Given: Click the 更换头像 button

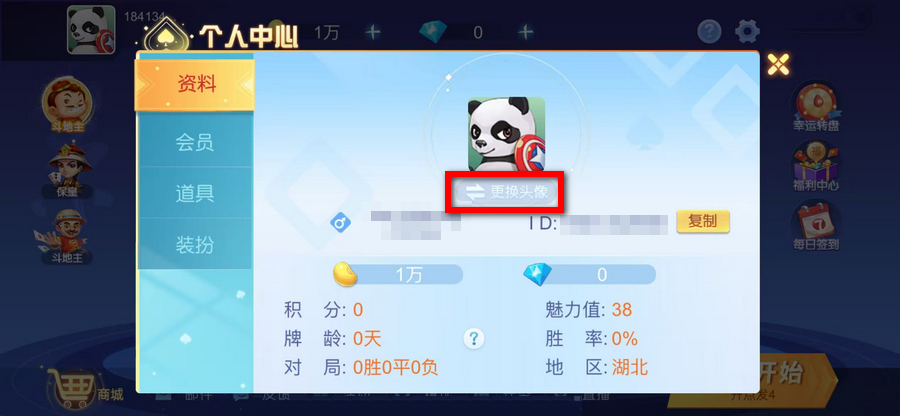Looking at the screenshot, I should (x=506, y=191).
